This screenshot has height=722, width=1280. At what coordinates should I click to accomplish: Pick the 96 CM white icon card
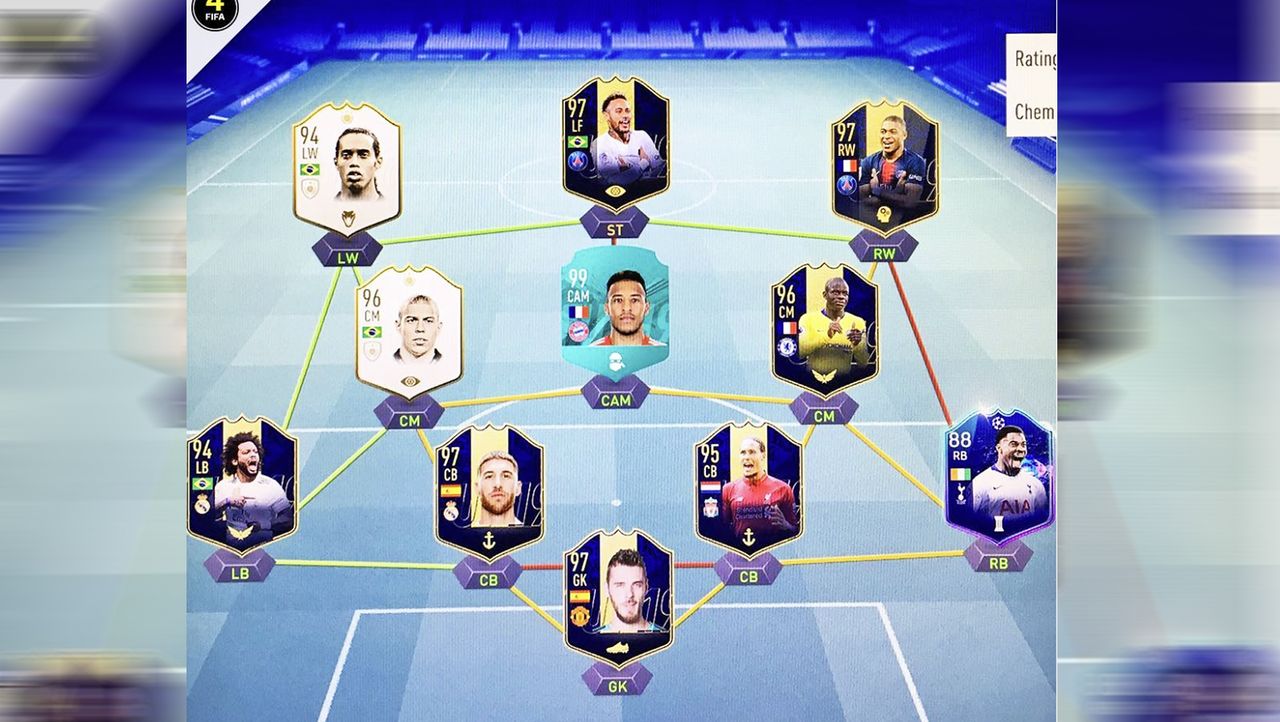[x=409, y=332]
